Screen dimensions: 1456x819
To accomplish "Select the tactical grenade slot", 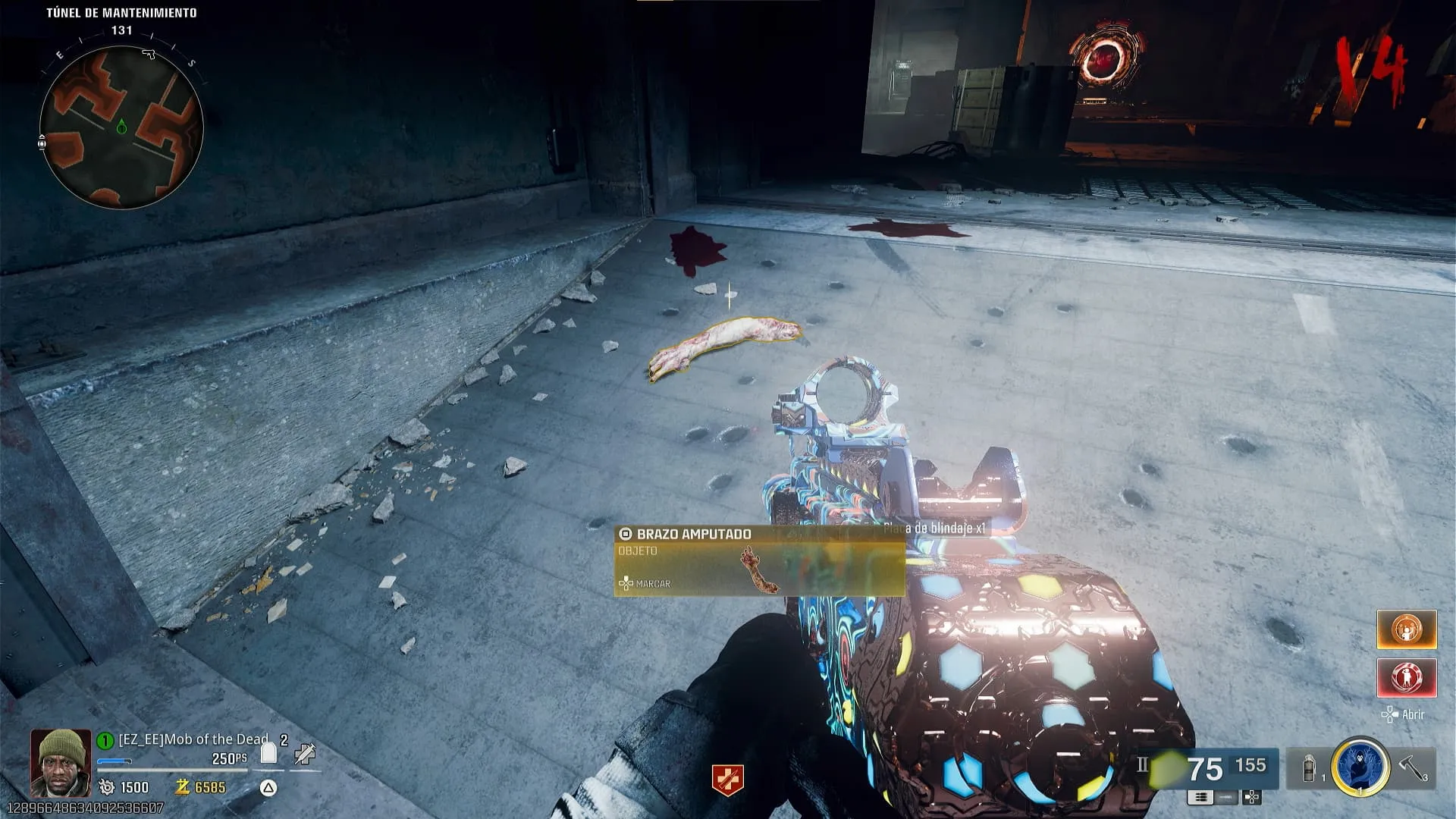I will coord(1310,769).
